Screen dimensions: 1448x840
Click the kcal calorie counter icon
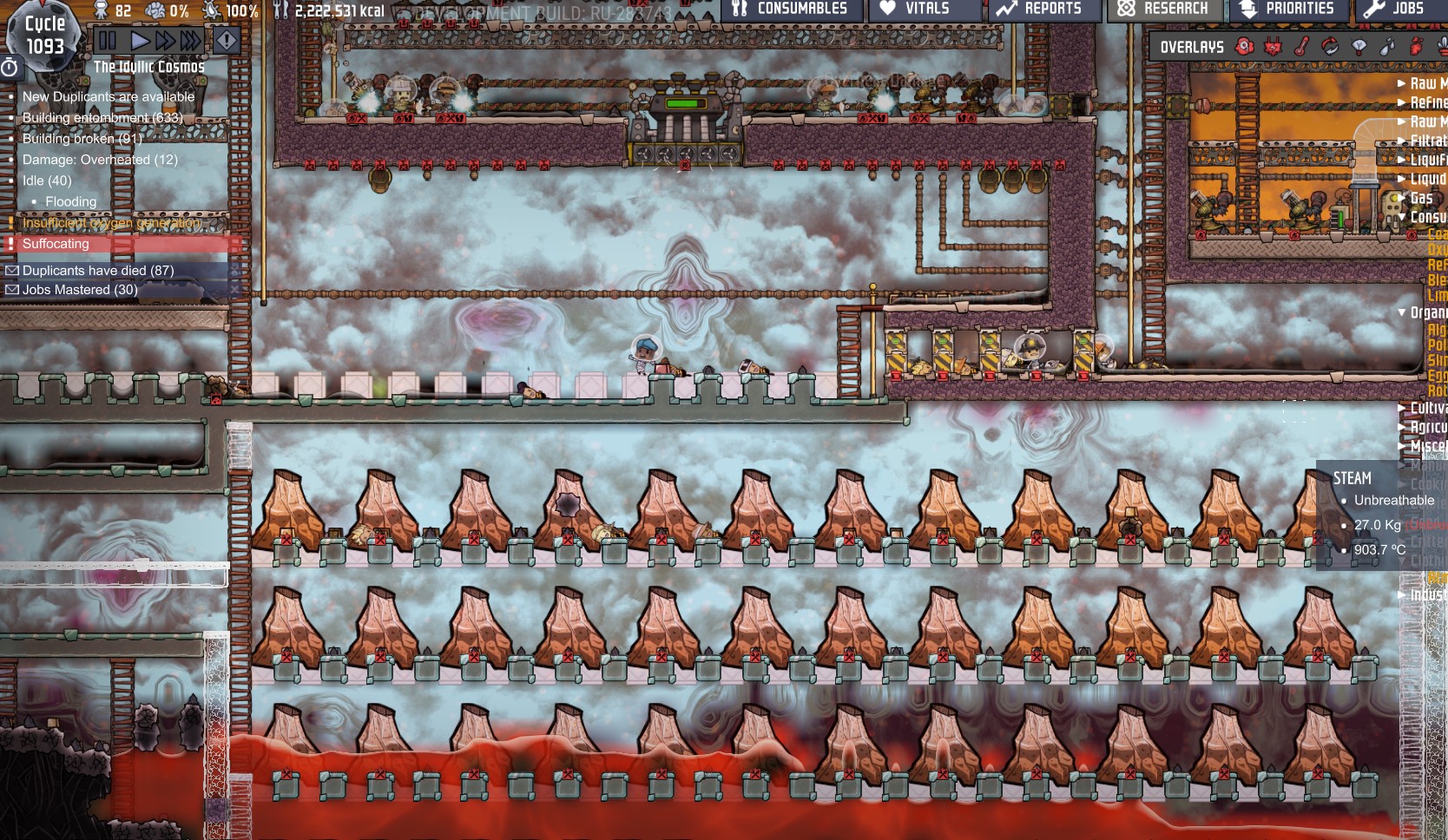(x=280, y=11)
